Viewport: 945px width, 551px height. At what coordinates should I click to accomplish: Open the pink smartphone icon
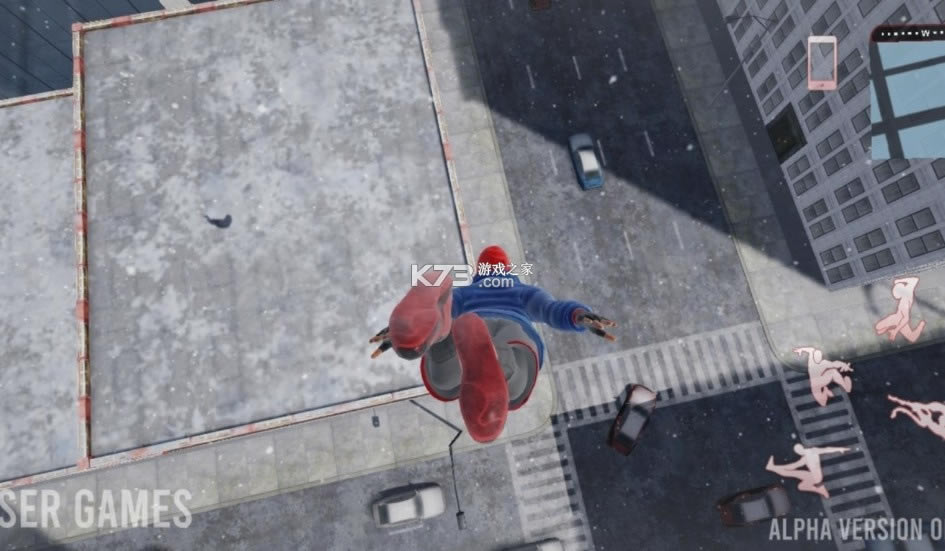tap(822, 63)
